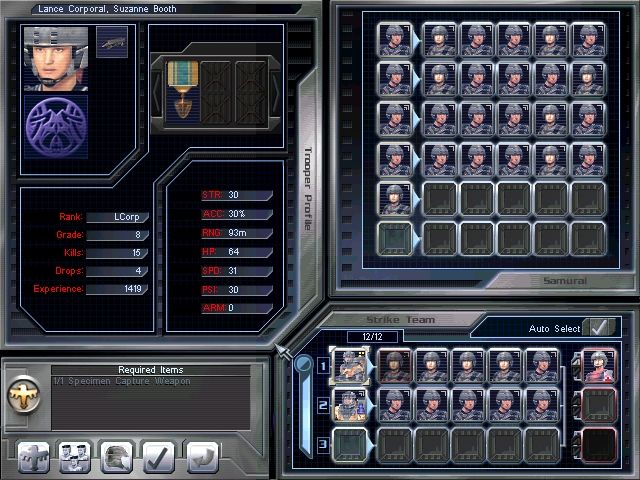Click the trooper's rifle weapon icon

[112, 42]
